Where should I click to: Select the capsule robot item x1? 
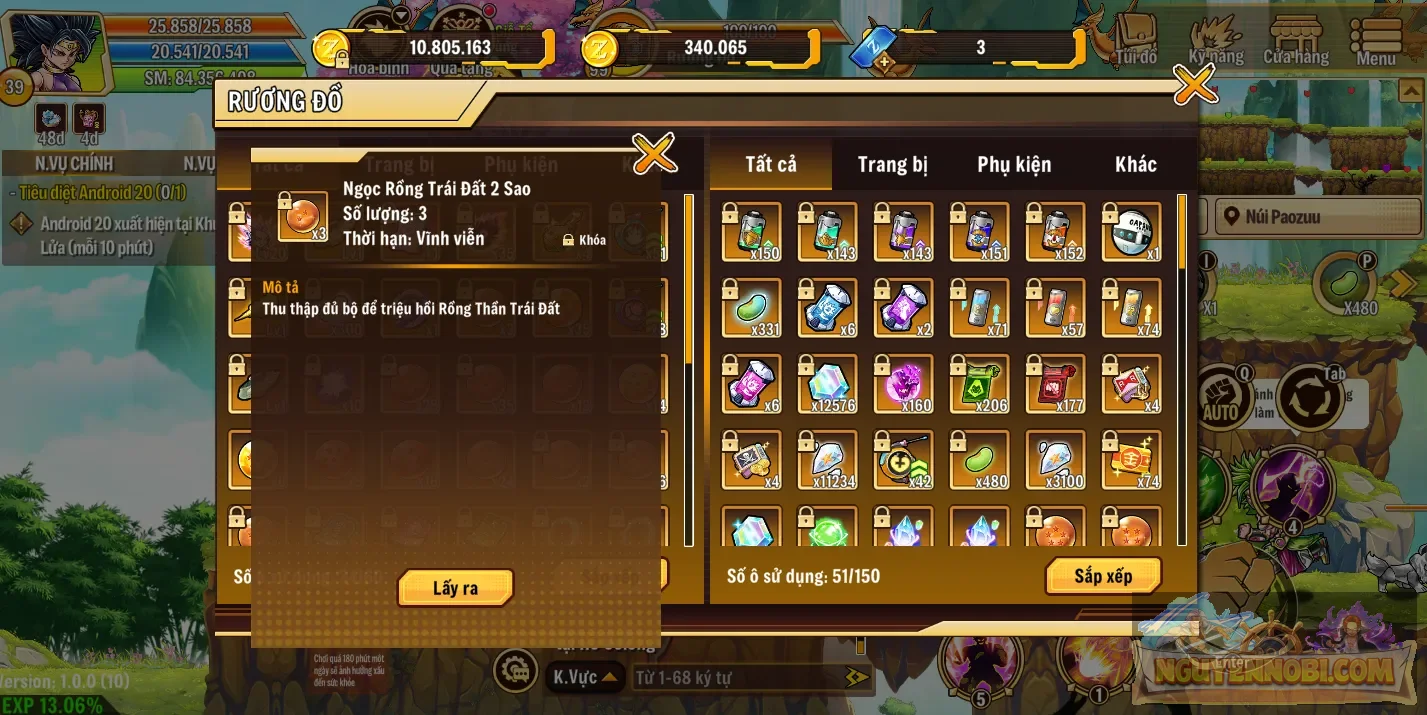click(x=1132, y=232)
